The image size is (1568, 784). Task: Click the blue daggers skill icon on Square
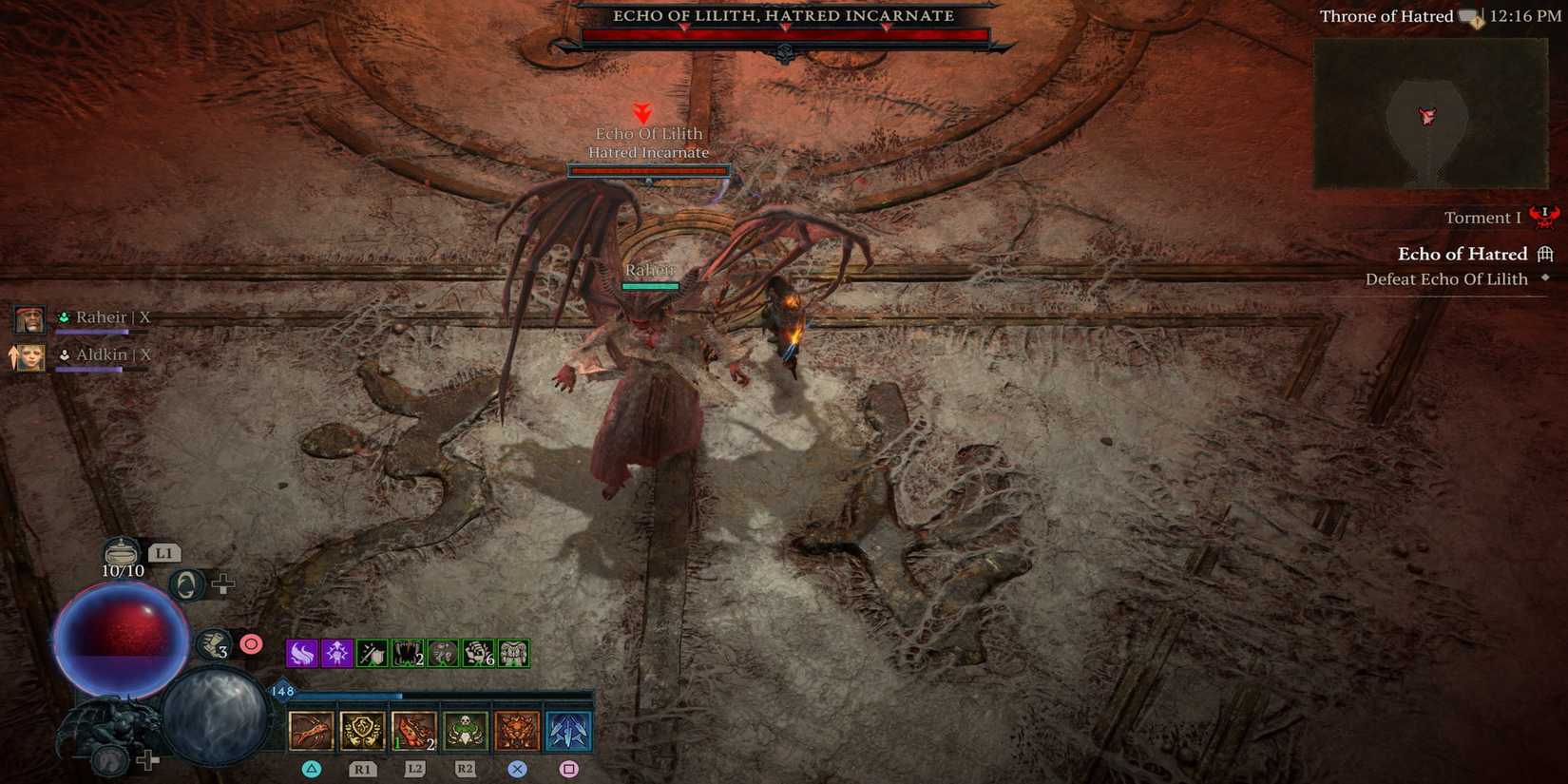coord(568,731)
